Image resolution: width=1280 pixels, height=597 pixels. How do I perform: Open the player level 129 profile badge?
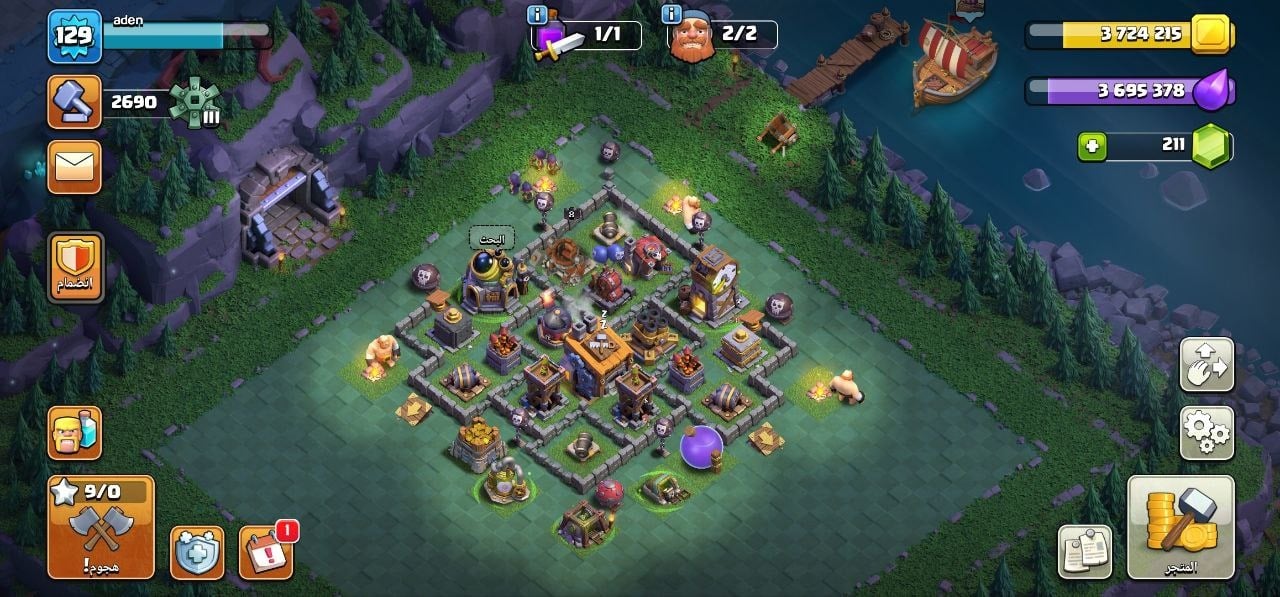click(74, 37)
